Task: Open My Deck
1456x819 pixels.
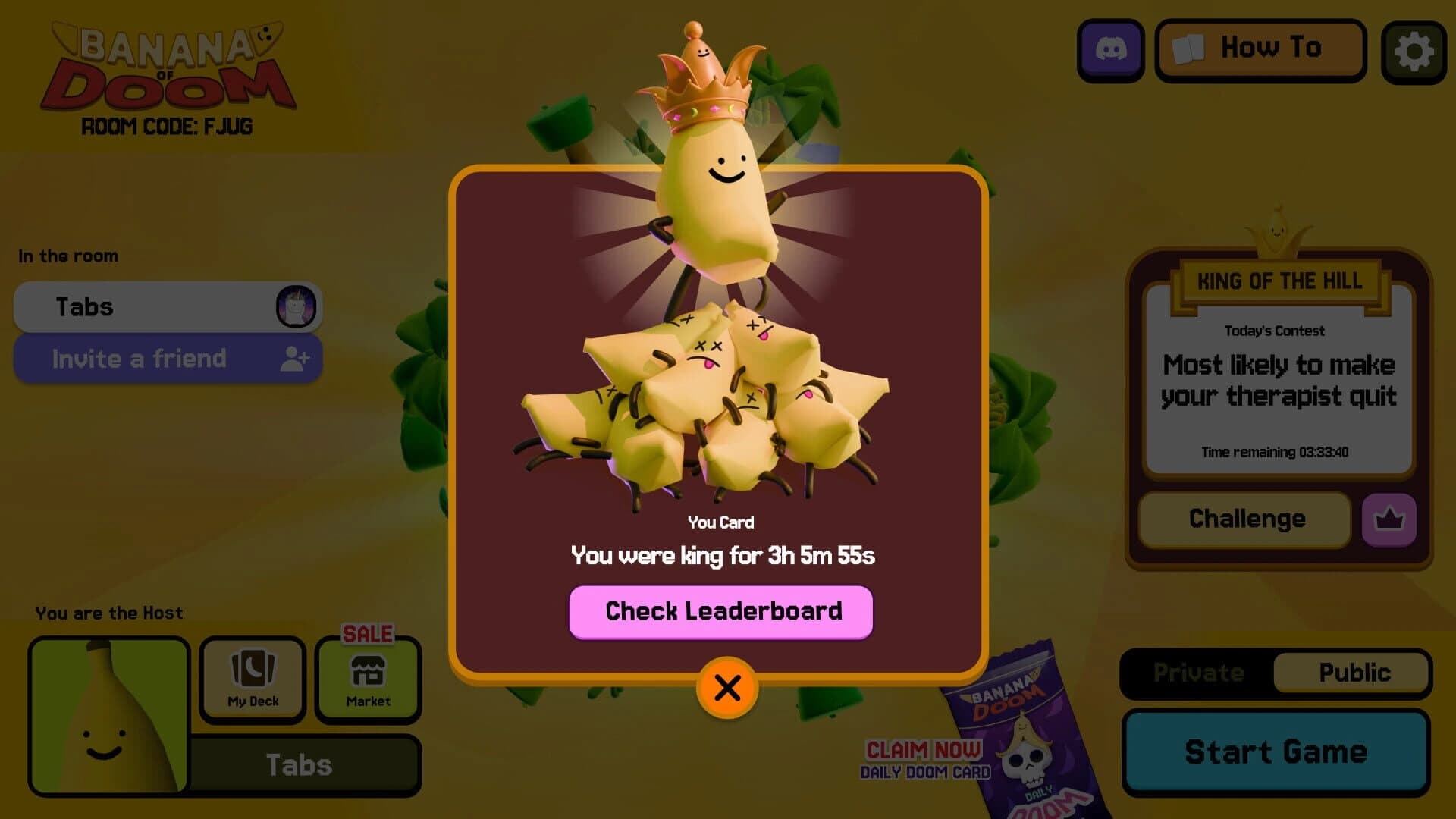Action: point(252,680)
